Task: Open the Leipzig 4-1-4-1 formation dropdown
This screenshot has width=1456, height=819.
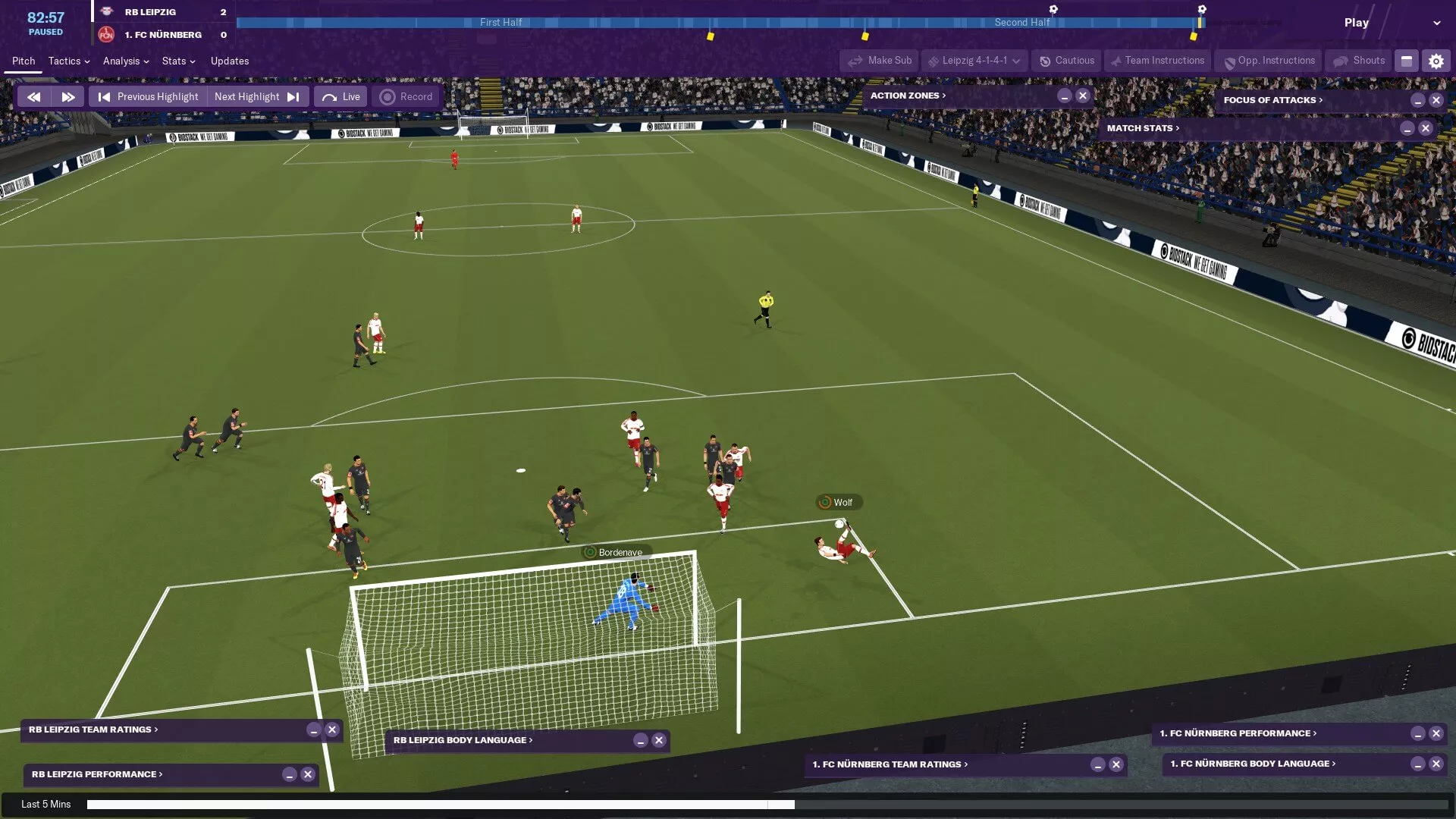Action: coord(975,61)
